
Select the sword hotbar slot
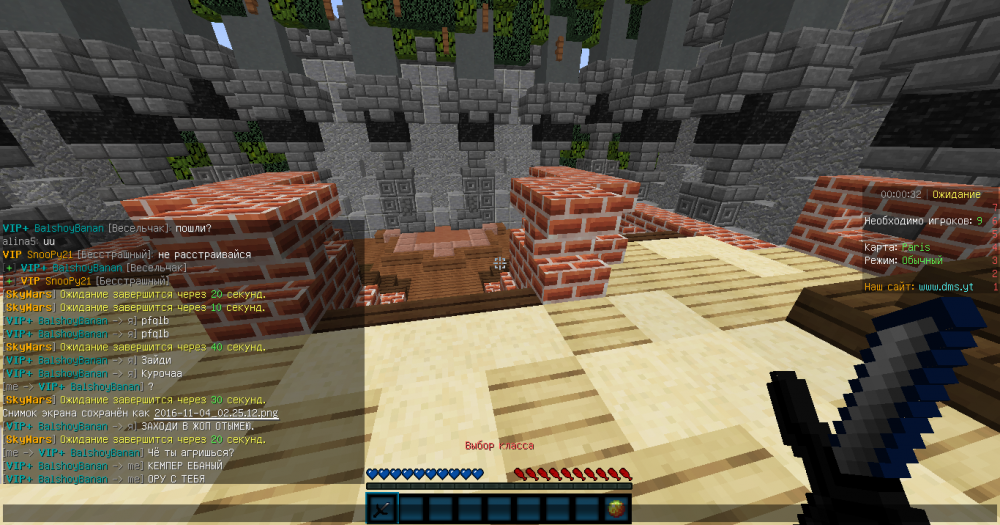pyautogui.click(x=384, y=509)
